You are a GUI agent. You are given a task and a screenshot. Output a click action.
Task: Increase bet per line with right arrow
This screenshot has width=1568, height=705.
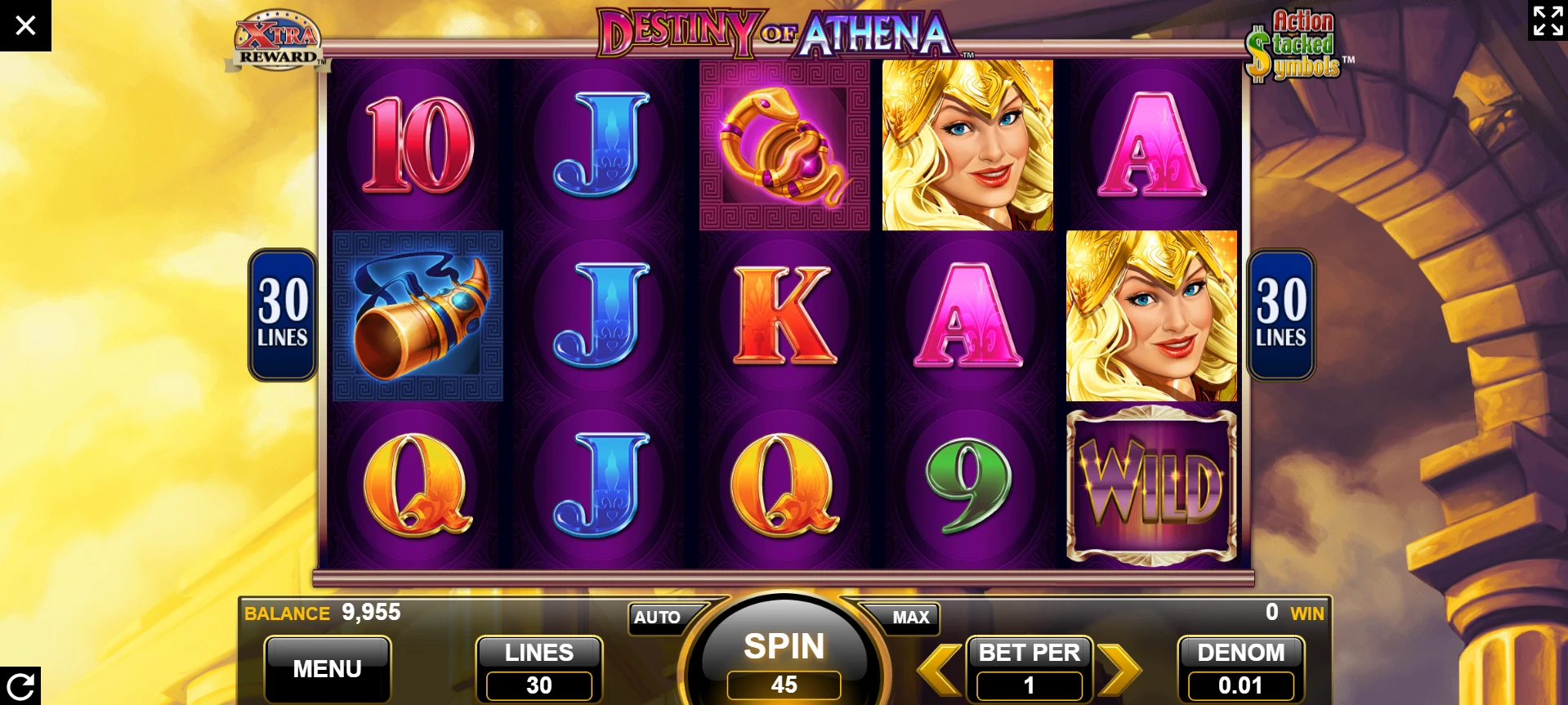1119,668
